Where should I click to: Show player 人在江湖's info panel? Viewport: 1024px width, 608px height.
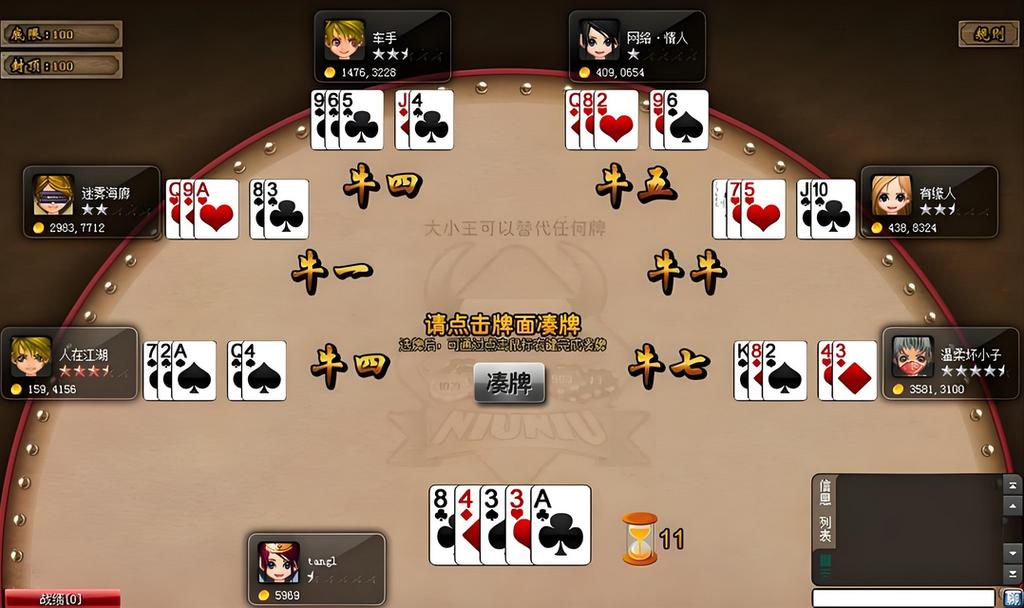coord(69,364)
